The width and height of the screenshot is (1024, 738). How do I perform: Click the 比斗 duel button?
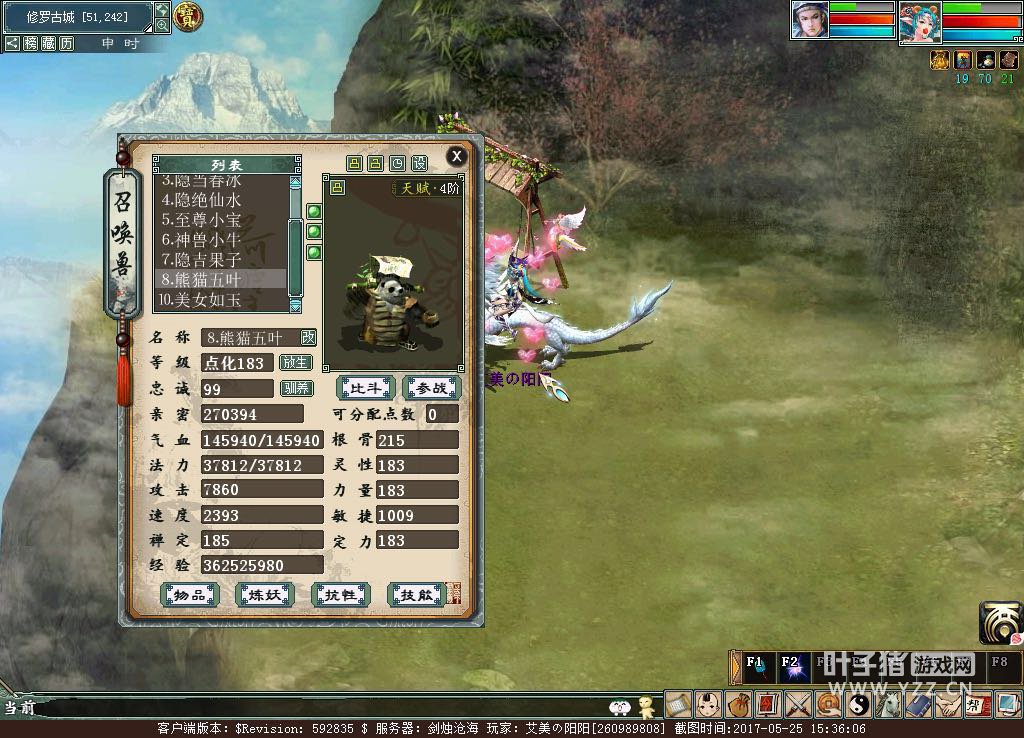pyautogui.click(x=366, y=388)
